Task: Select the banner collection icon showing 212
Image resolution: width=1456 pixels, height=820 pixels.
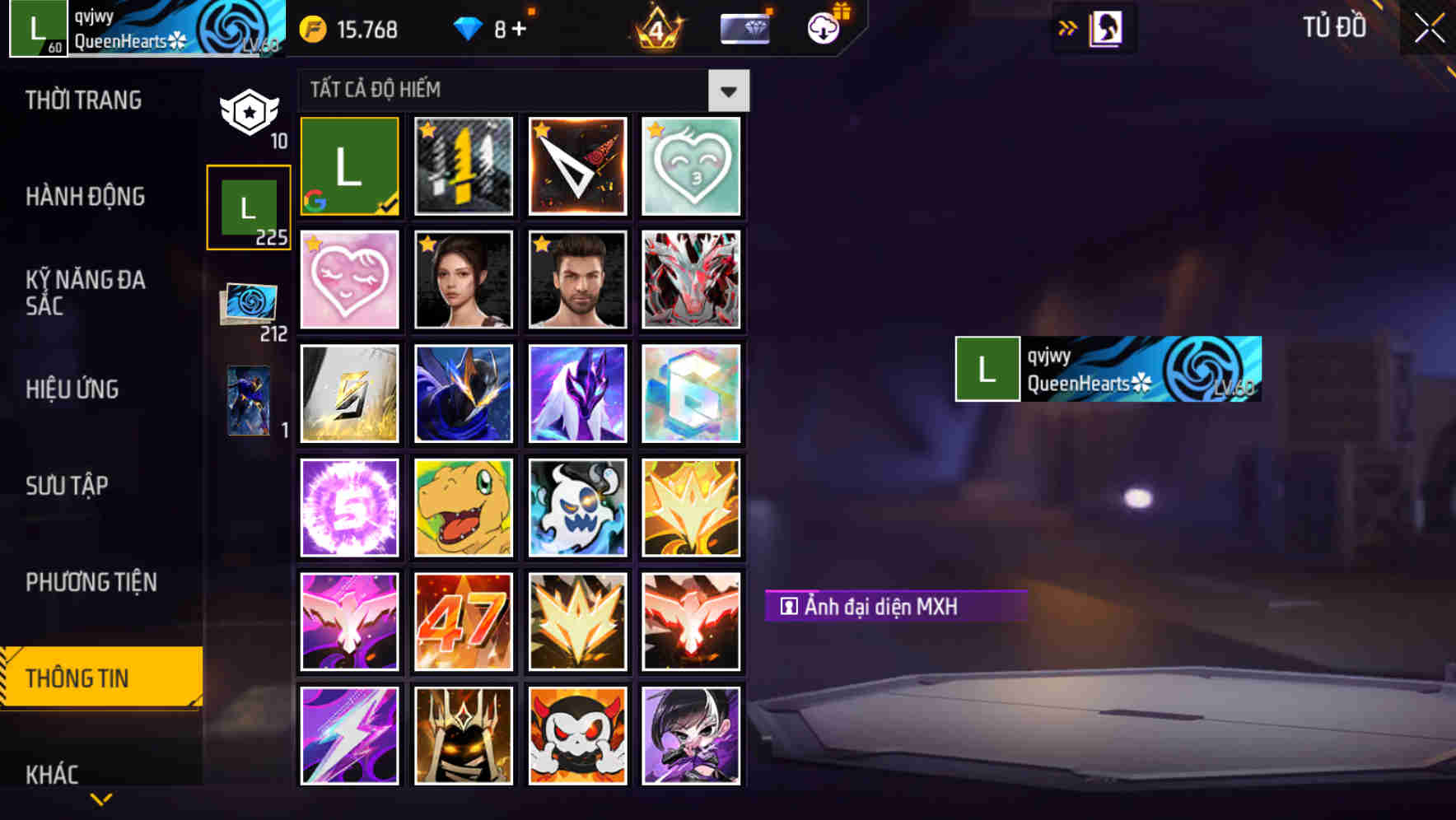Action: click(x=248, y=308)
